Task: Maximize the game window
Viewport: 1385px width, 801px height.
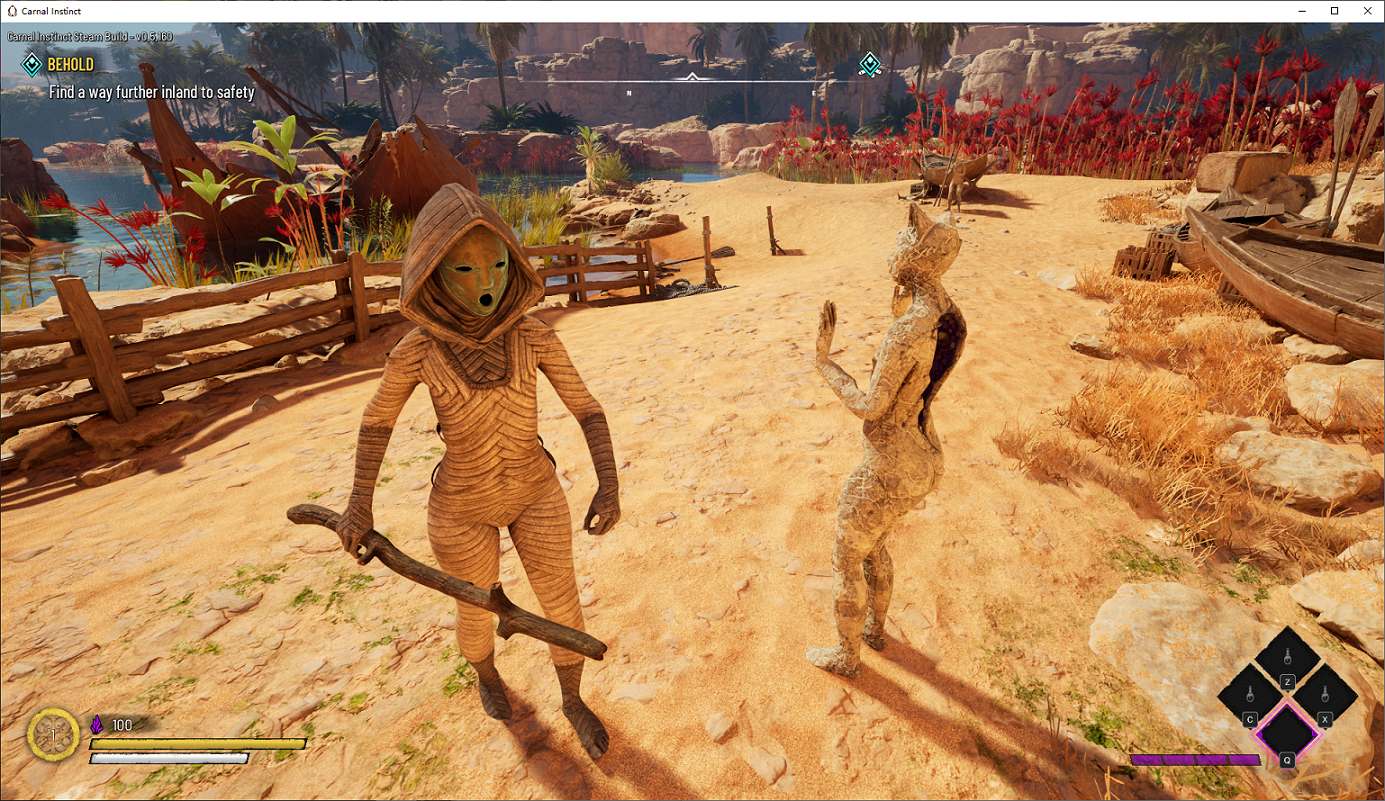Action: coord(1334,11)
